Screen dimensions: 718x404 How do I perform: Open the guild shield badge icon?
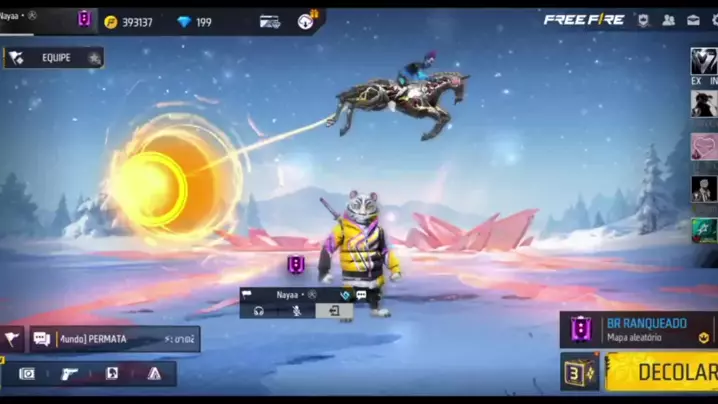point(643,20)
